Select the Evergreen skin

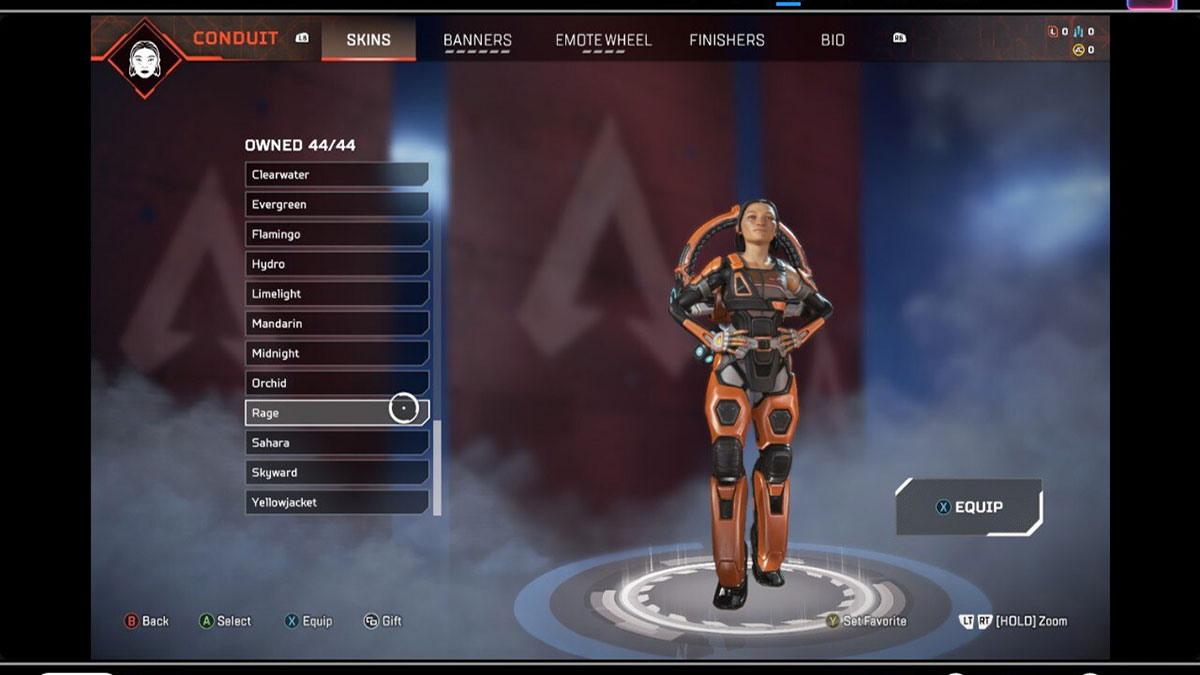click(x=336, y=205)
